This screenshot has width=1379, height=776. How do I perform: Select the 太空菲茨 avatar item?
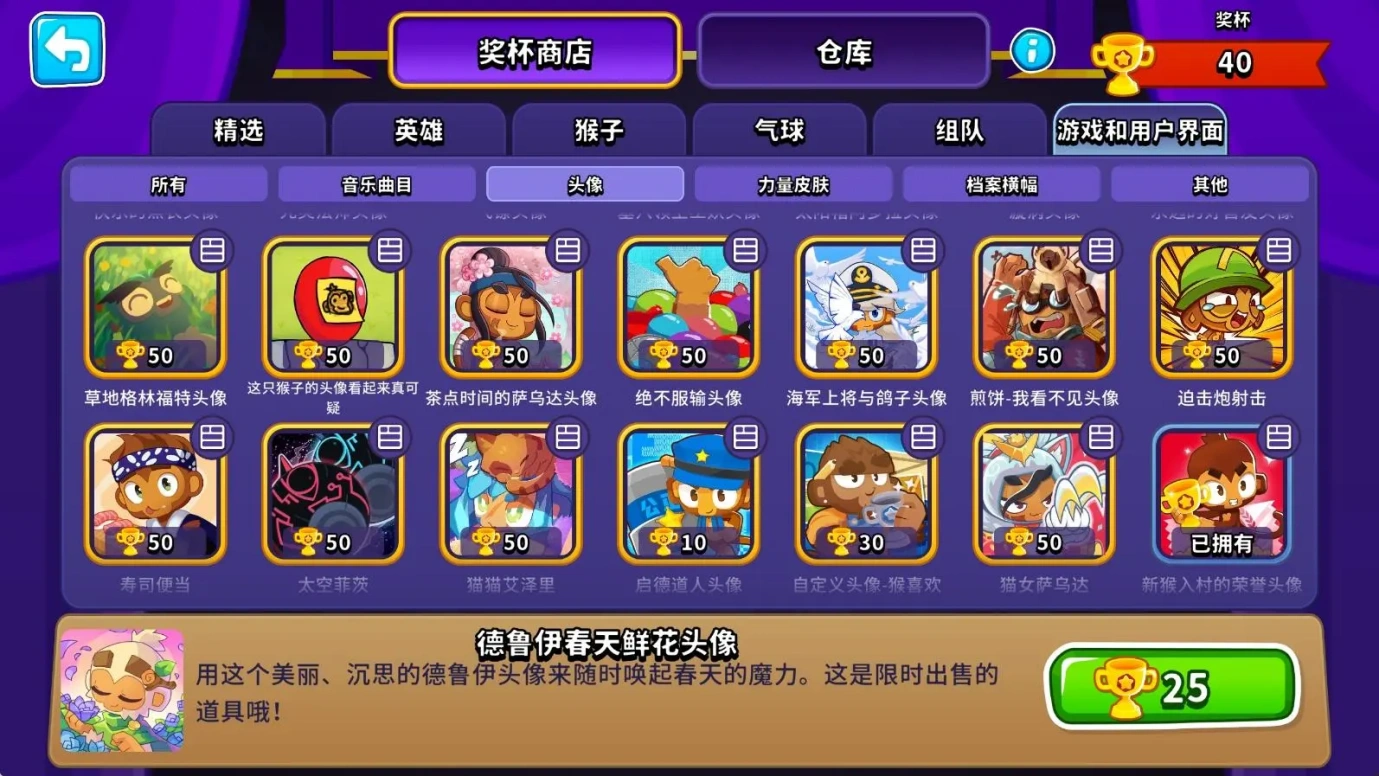[x=332, y=492]
